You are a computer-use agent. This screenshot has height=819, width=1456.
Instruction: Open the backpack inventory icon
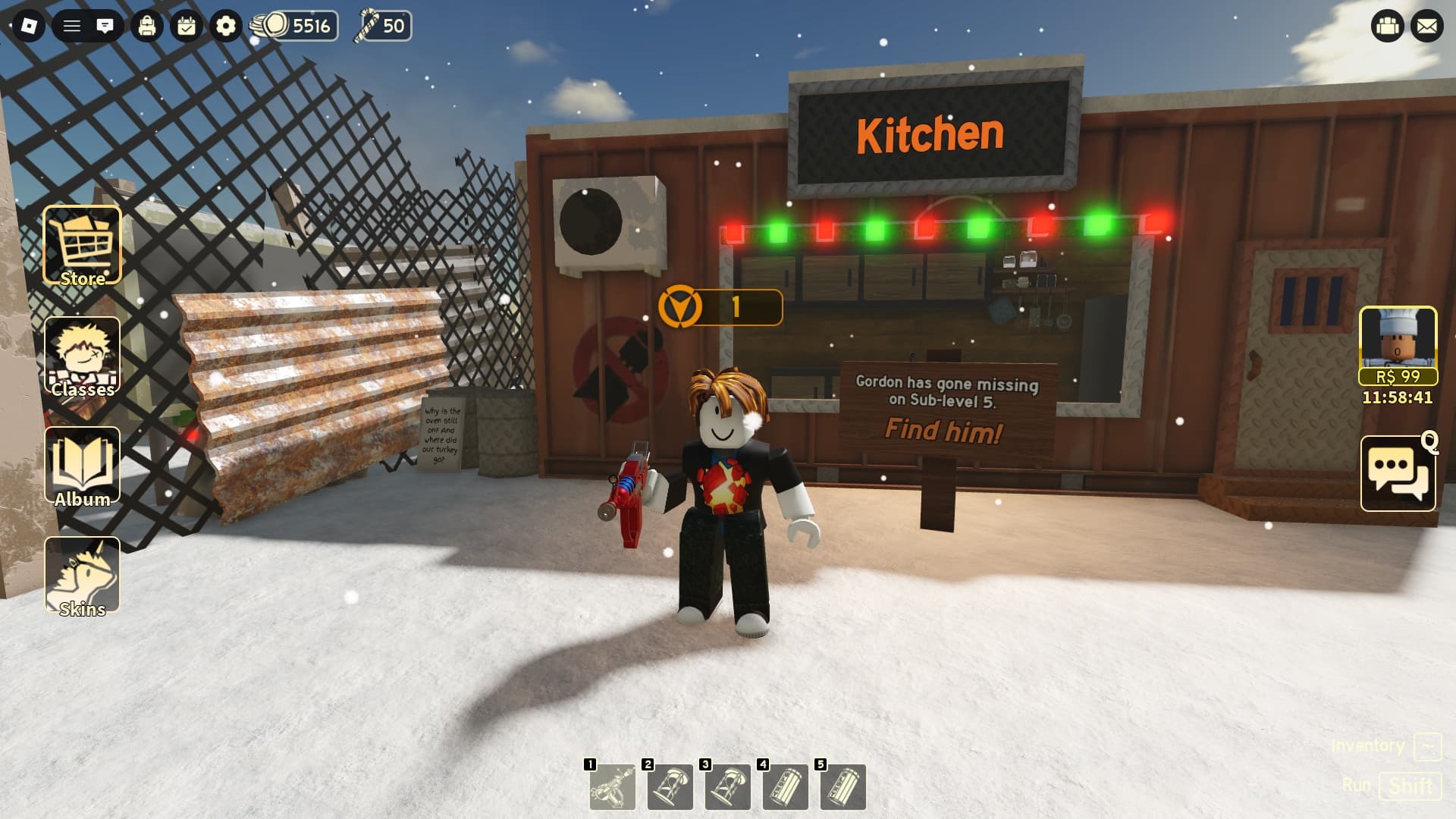pos(148,24)
